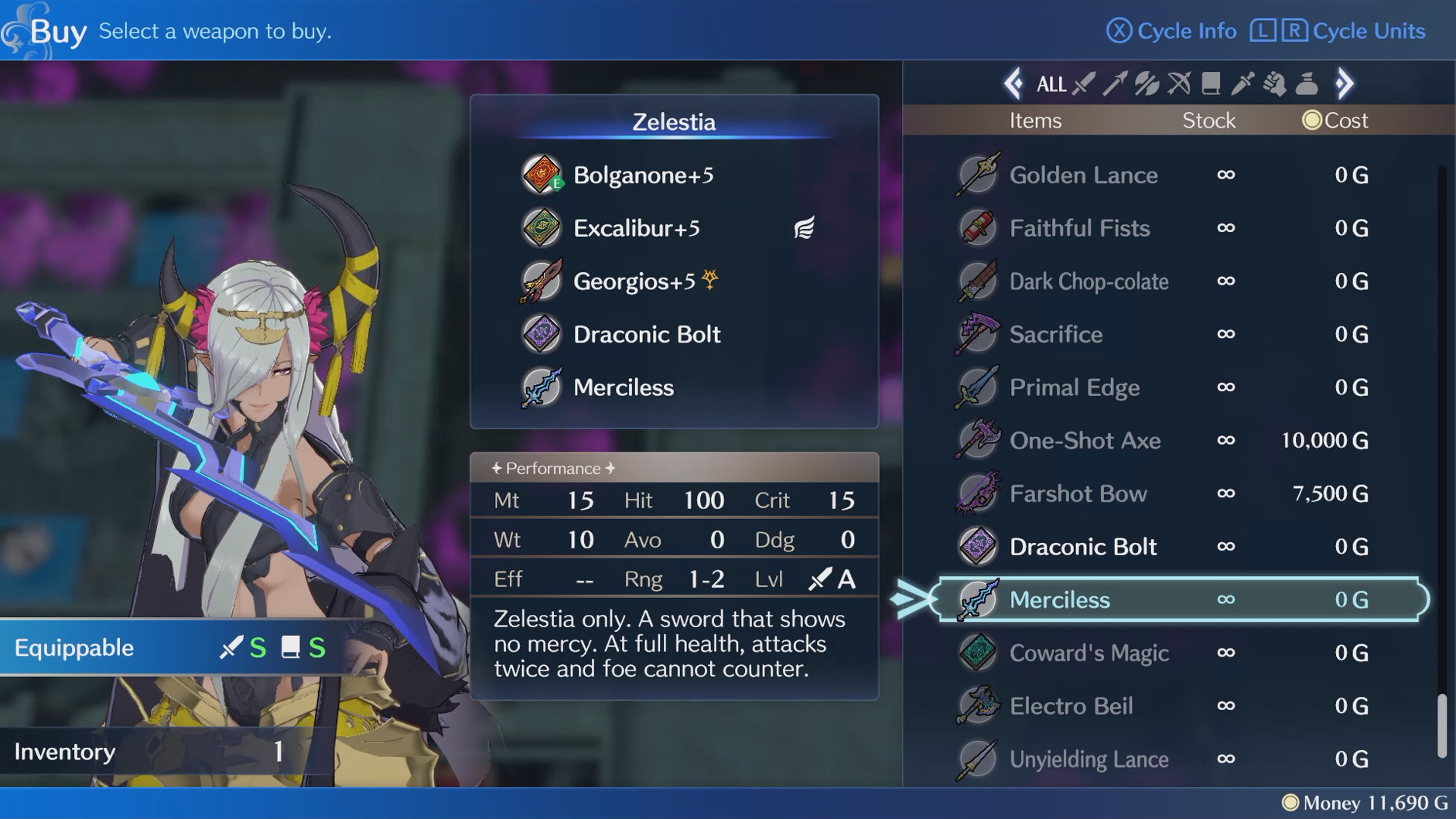
Task: Select the lance weapon filter
Action: [1116, 84]
